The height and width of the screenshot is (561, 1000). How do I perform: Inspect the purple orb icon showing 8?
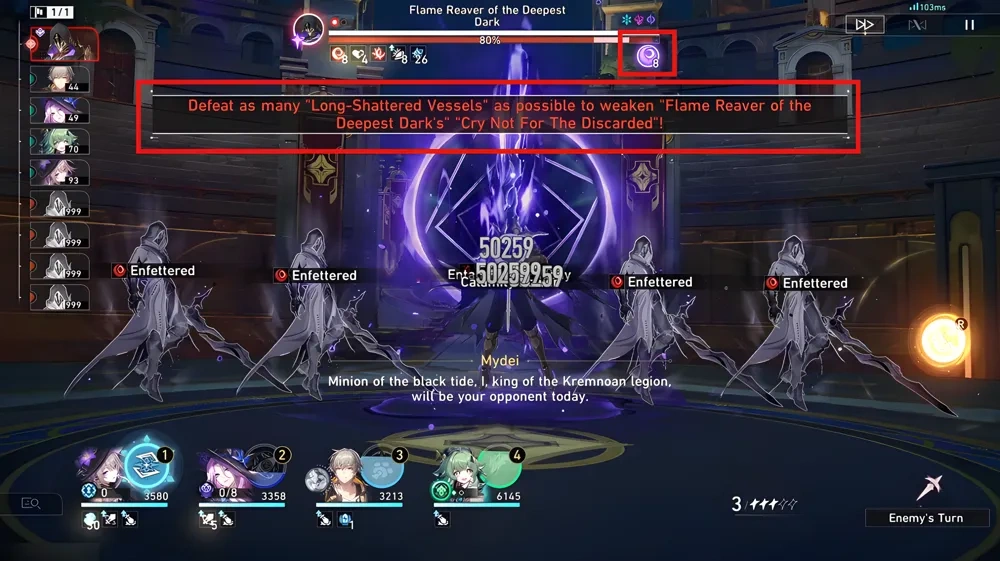648,54
